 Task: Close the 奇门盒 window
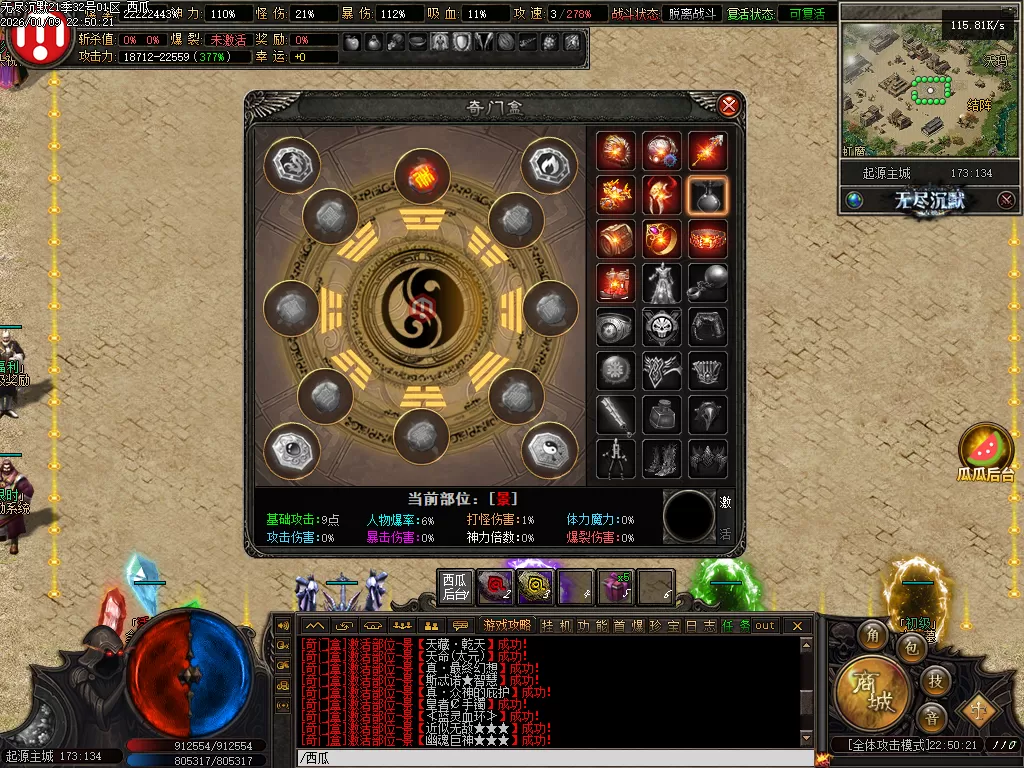tap(730, 105)
